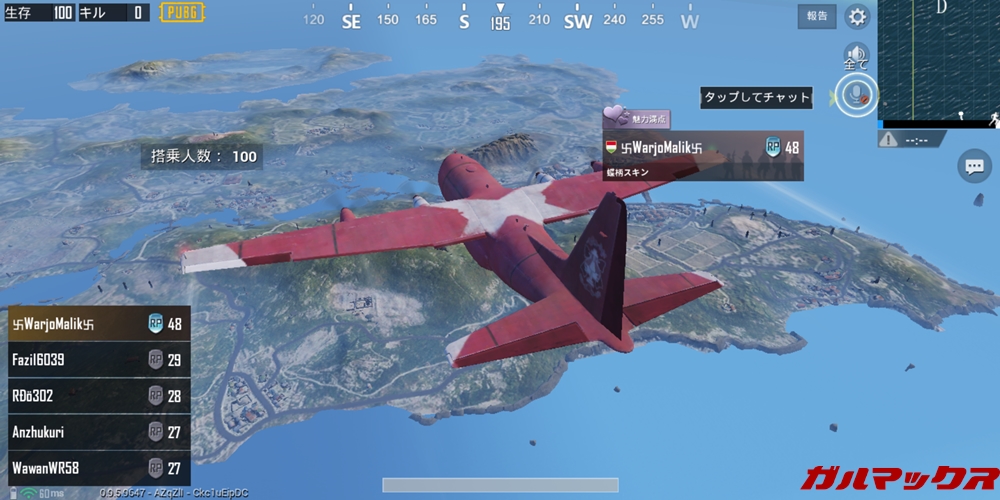Click the 魅力満点 heart badge
The image size is (1000, 500).
coord(636,118)
